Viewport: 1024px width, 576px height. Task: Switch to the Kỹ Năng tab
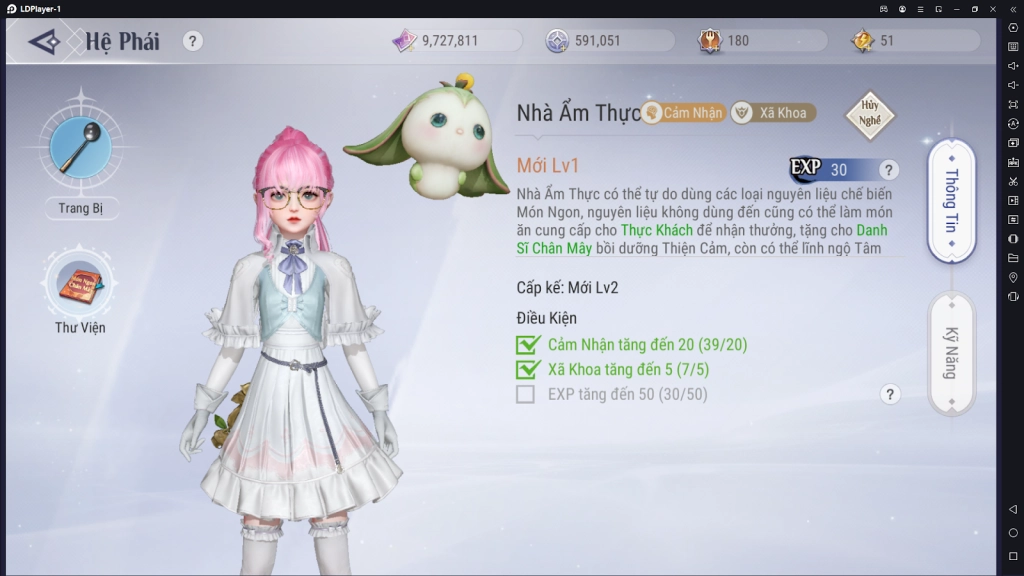coord(951,352)
